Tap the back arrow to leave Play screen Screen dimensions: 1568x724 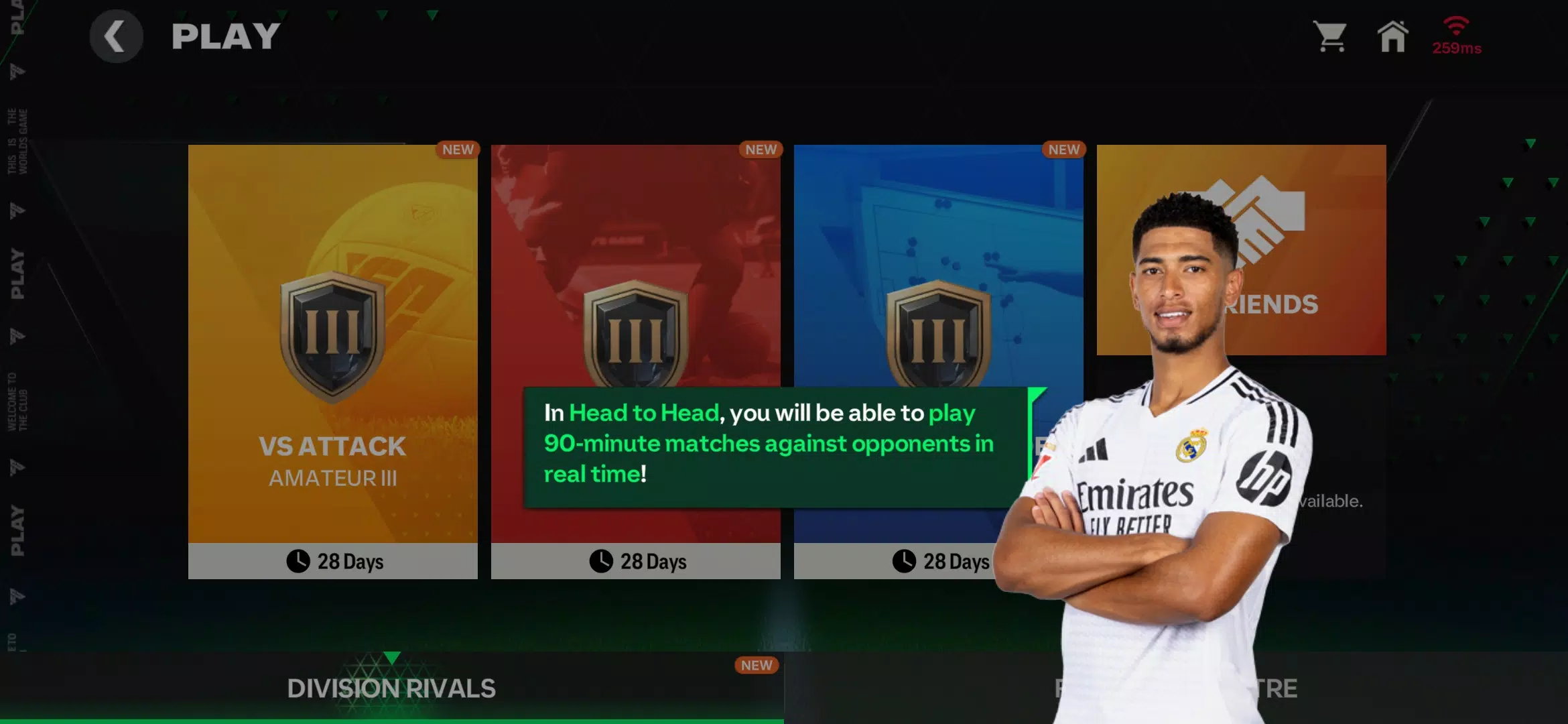click(115, 37)
